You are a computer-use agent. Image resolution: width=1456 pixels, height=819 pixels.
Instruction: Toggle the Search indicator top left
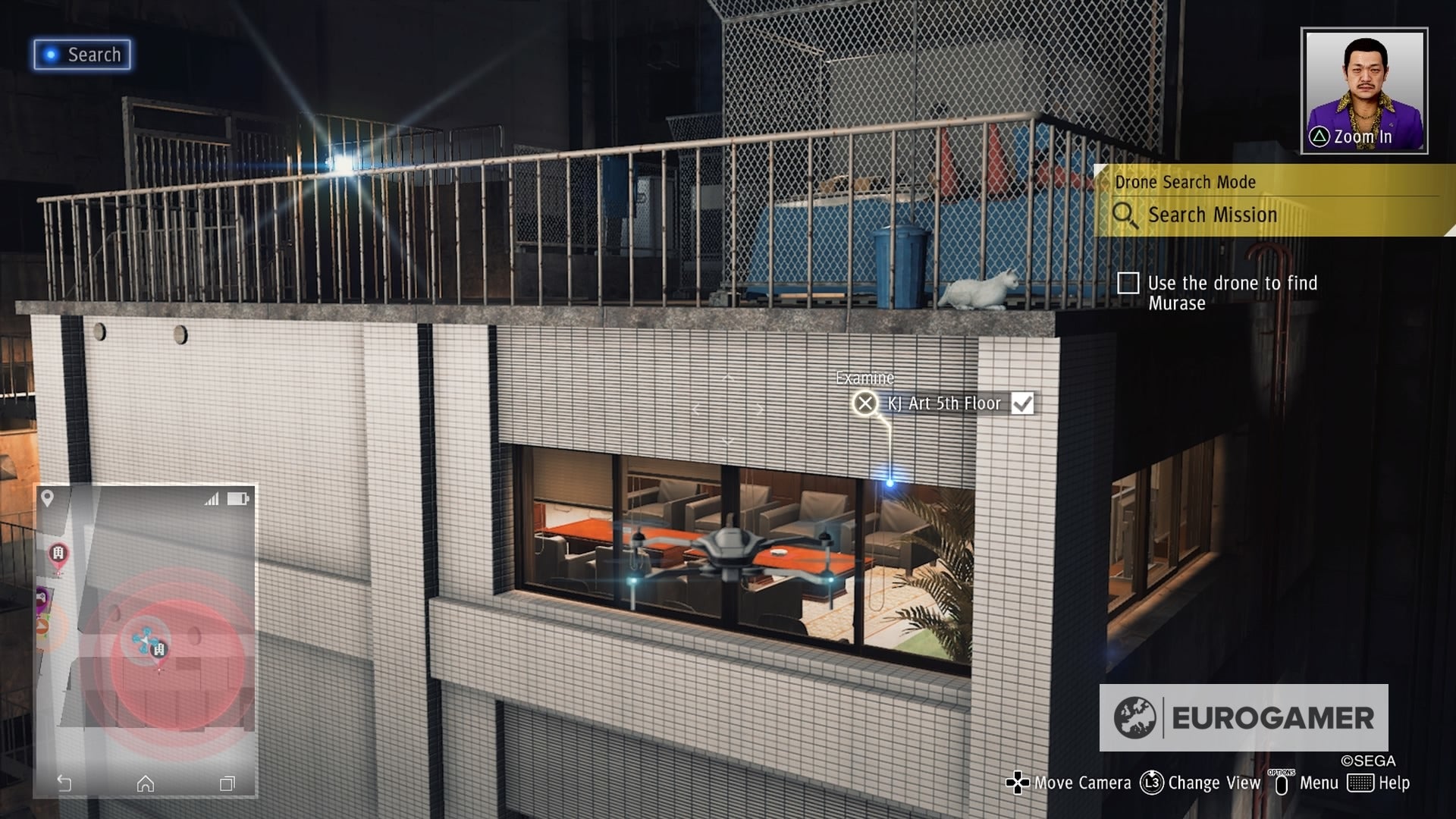[x=82, y=54]
